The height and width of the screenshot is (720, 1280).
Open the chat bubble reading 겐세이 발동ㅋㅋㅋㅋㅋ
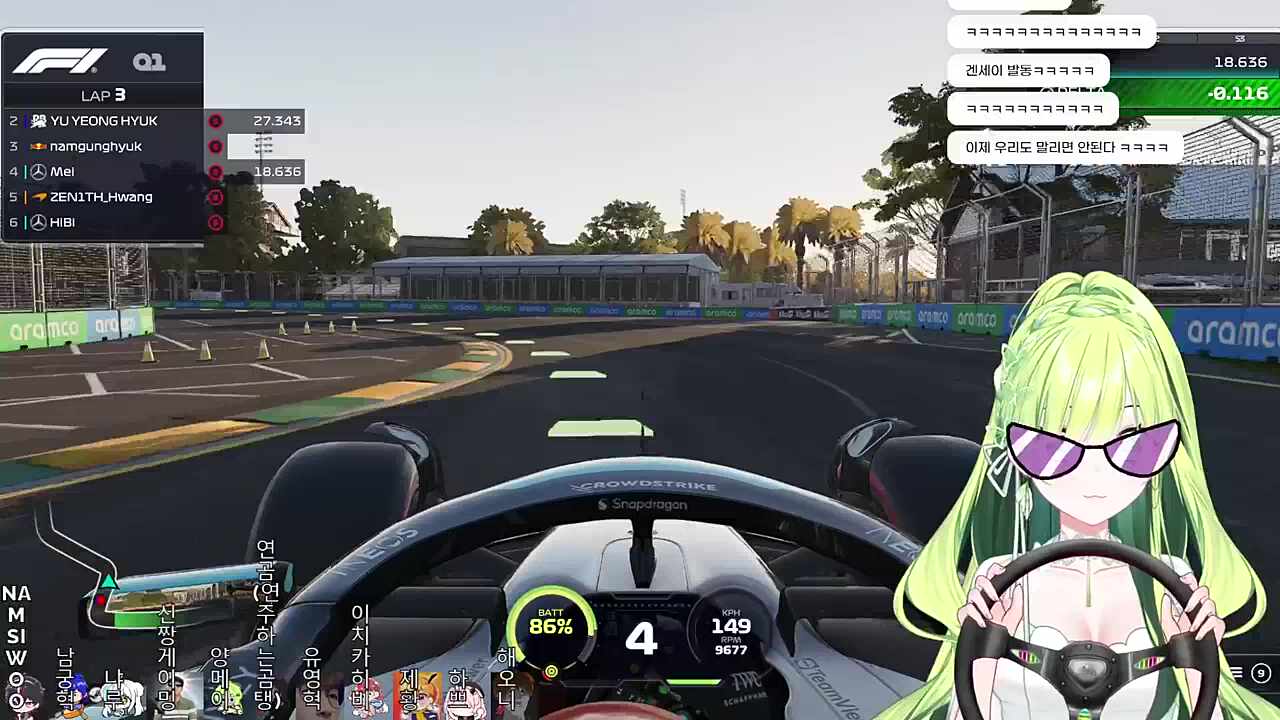1027,70
